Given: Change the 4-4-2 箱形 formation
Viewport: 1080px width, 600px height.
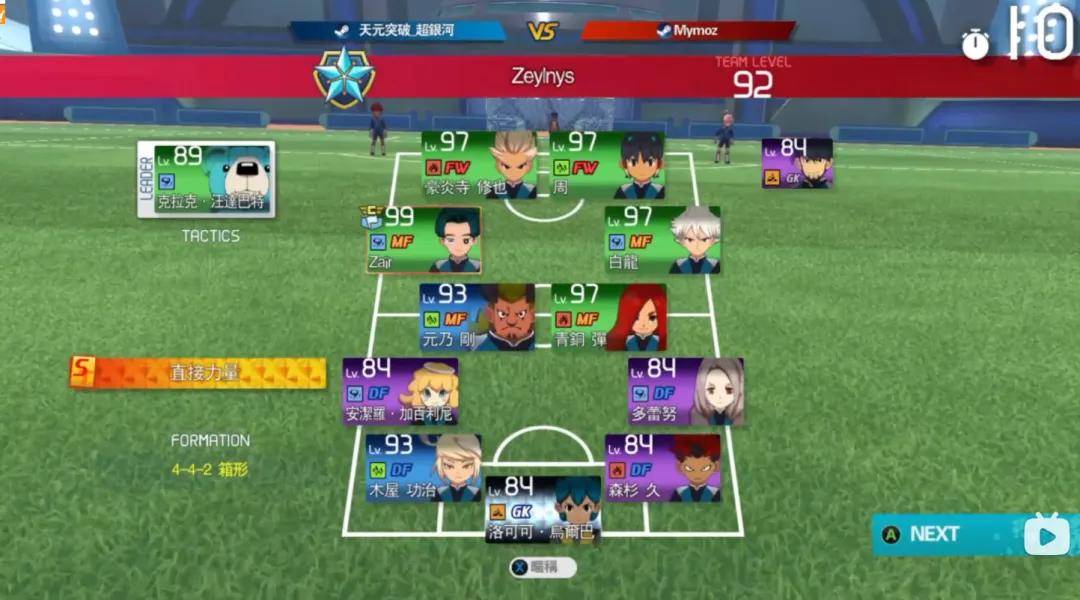Looking at the screenshot, I should [x=210, y=468].
